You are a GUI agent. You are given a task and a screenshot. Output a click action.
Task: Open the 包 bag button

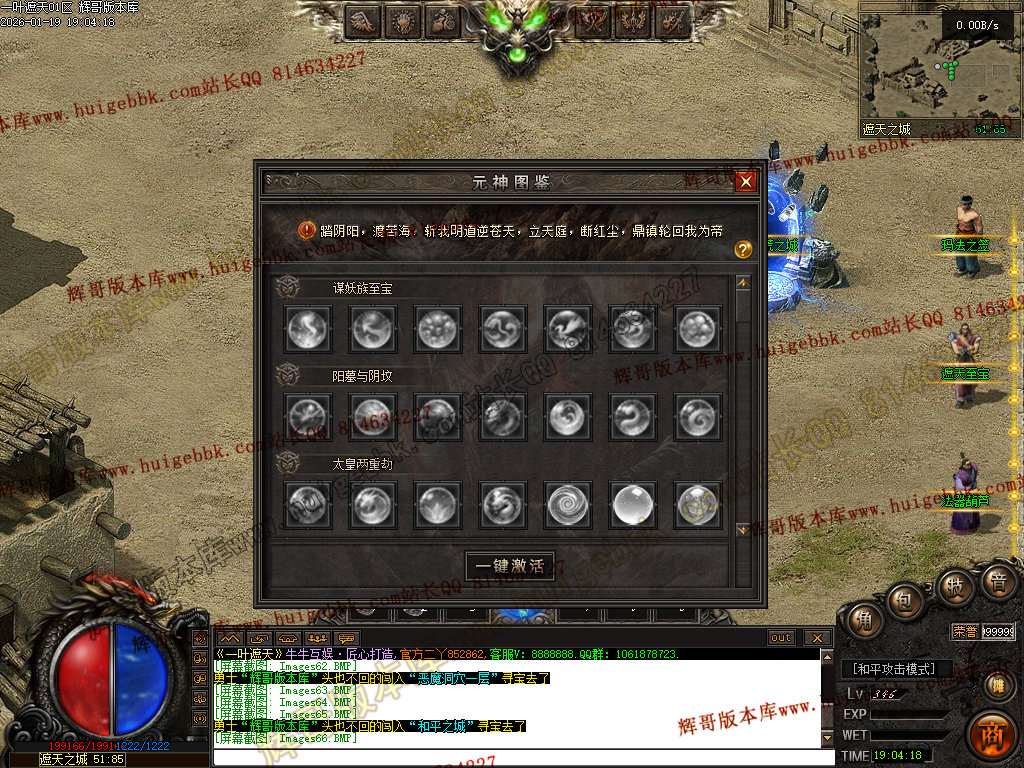click(x=905, y=601)
